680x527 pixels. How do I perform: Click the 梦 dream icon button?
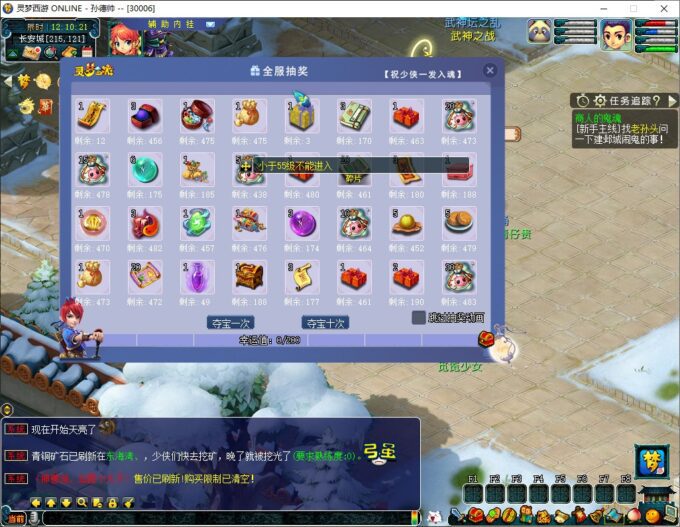point(649,462)
